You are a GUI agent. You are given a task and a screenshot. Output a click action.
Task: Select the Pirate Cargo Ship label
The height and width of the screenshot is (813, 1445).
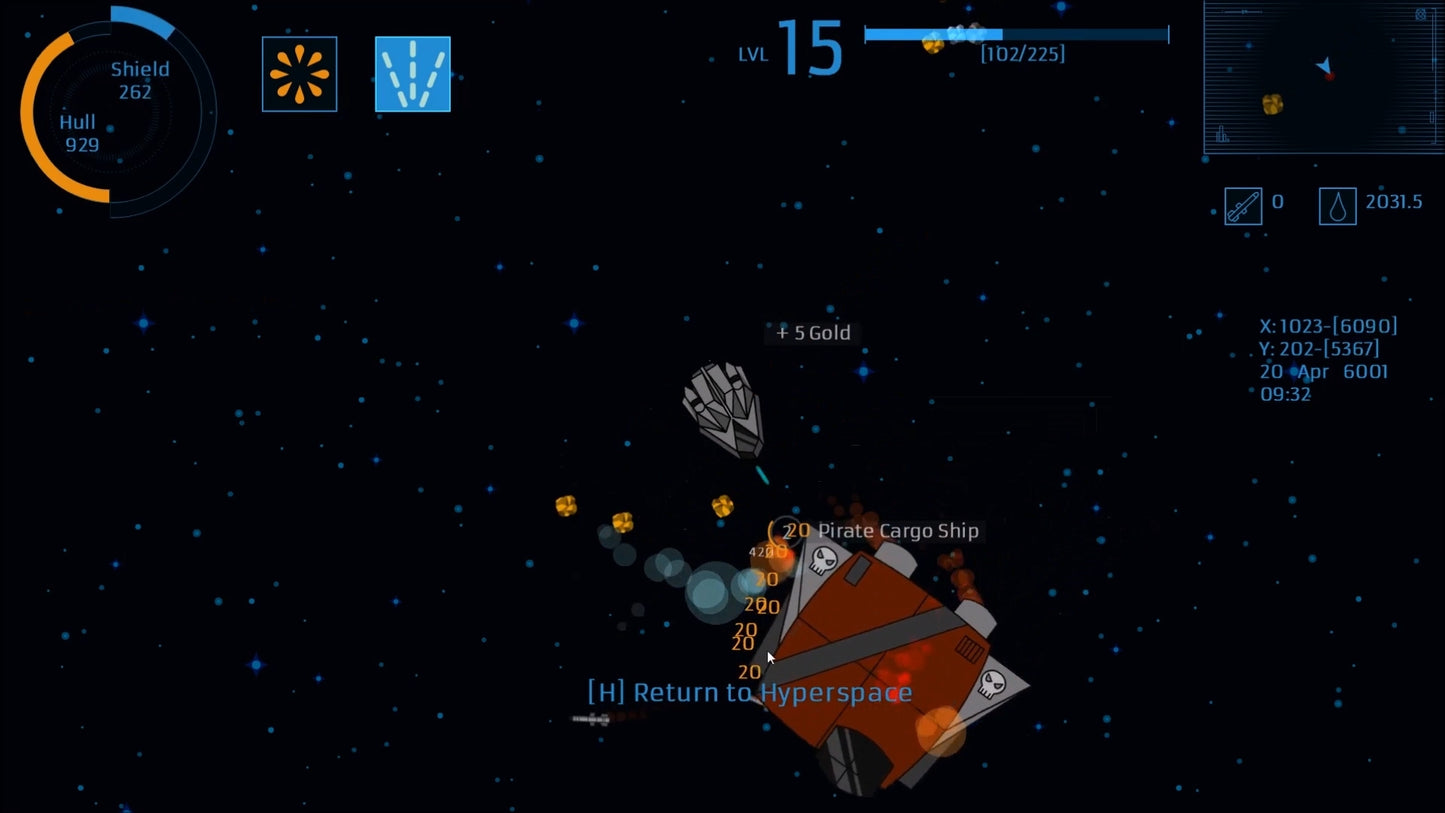pyautogui.click(x=898, y=531)
